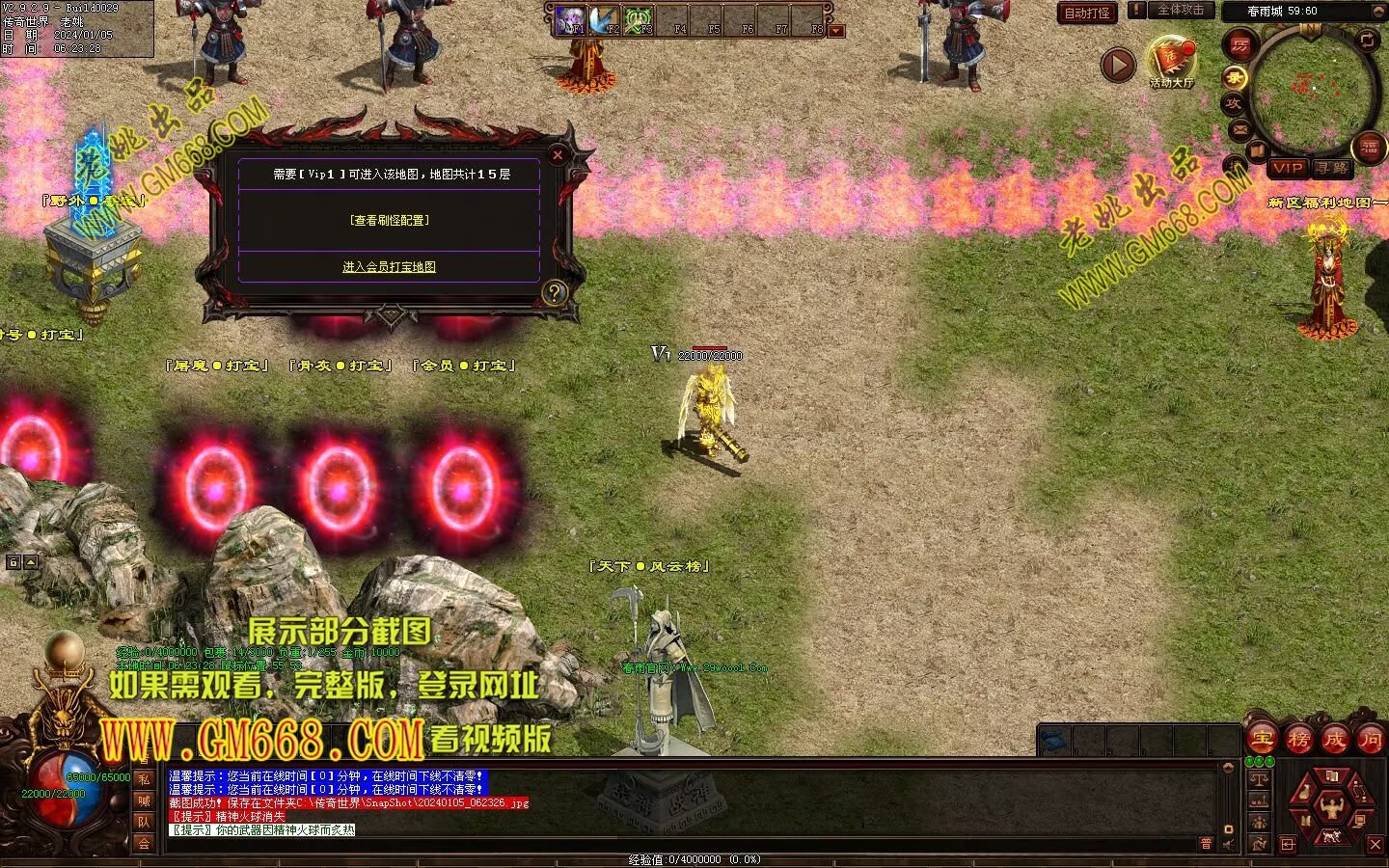Screen dimensions: 1389x868
Task: Use the first skill icon on the hotbar
Action: (572, 18)
